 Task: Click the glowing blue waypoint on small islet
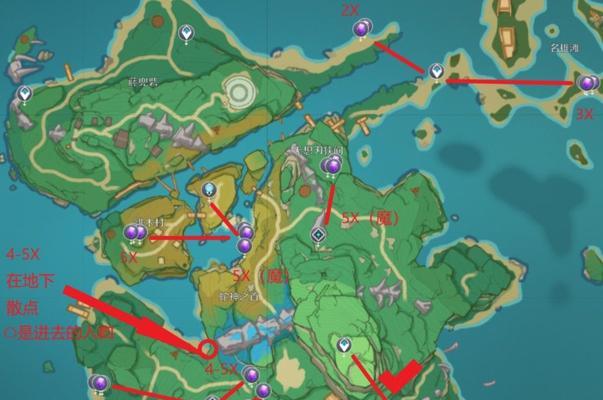[209, 188]
